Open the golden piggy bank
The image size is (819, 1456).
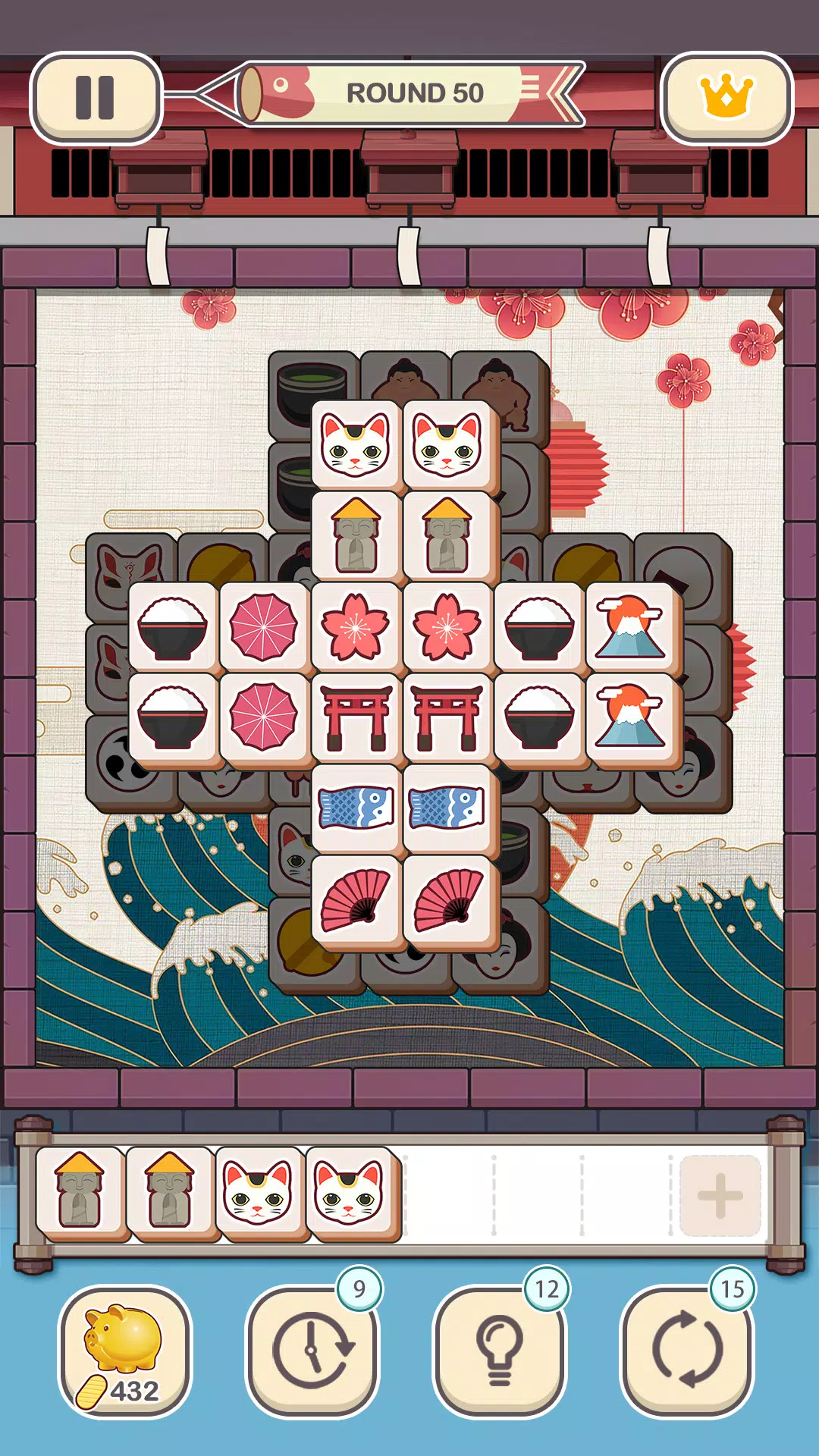click(x=125, y=1351)
